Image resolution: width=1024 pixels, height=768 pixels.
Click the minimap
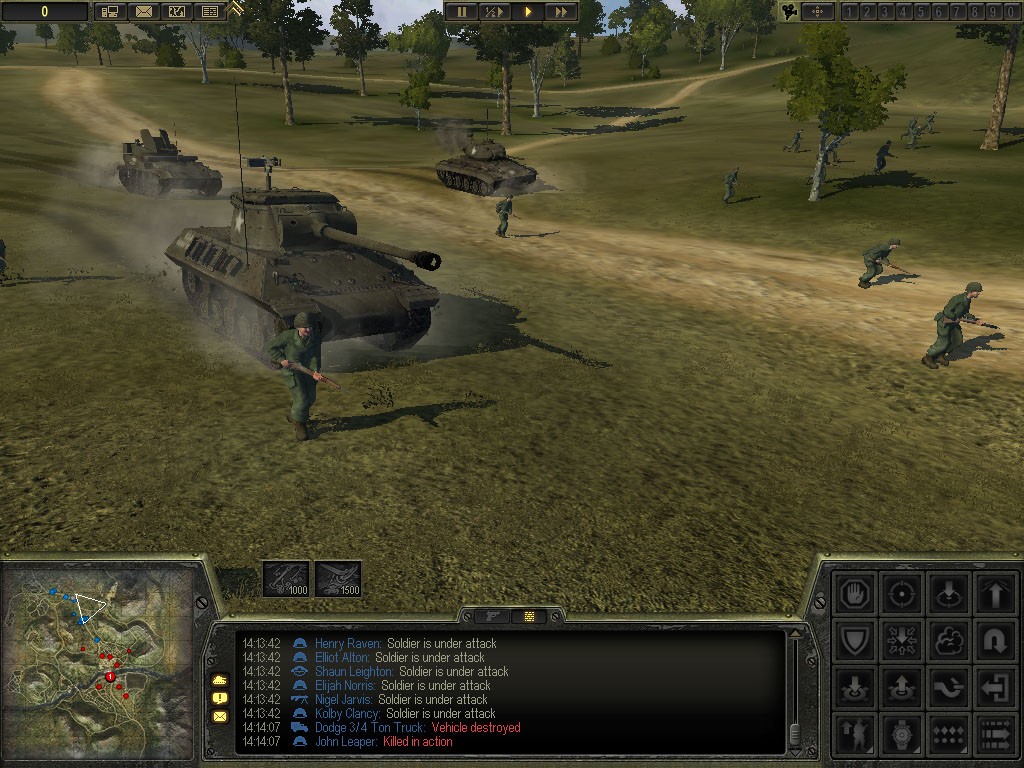coord(98,660)
